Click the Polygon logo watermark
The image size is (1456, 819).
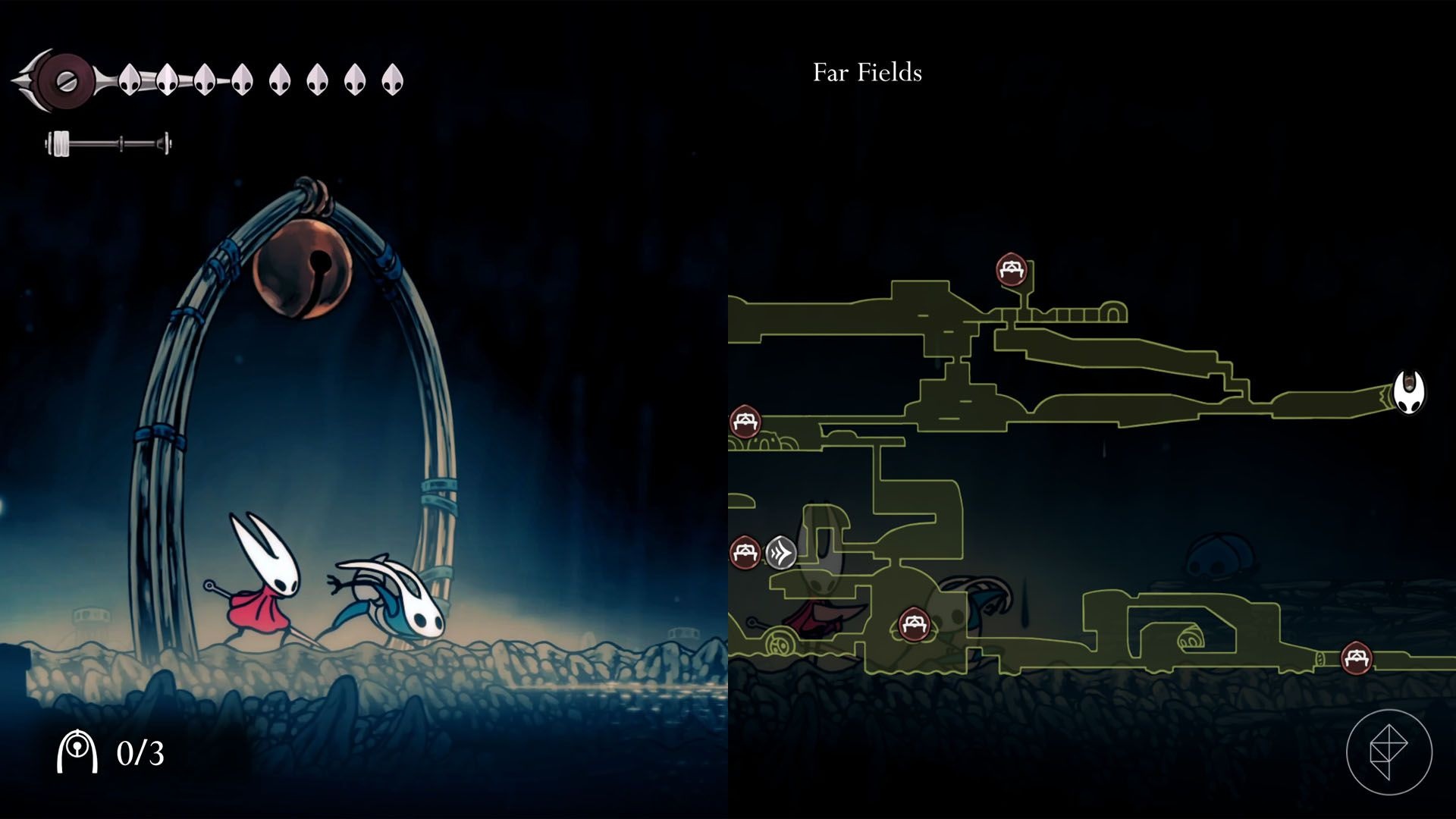tap(1389, 752)
